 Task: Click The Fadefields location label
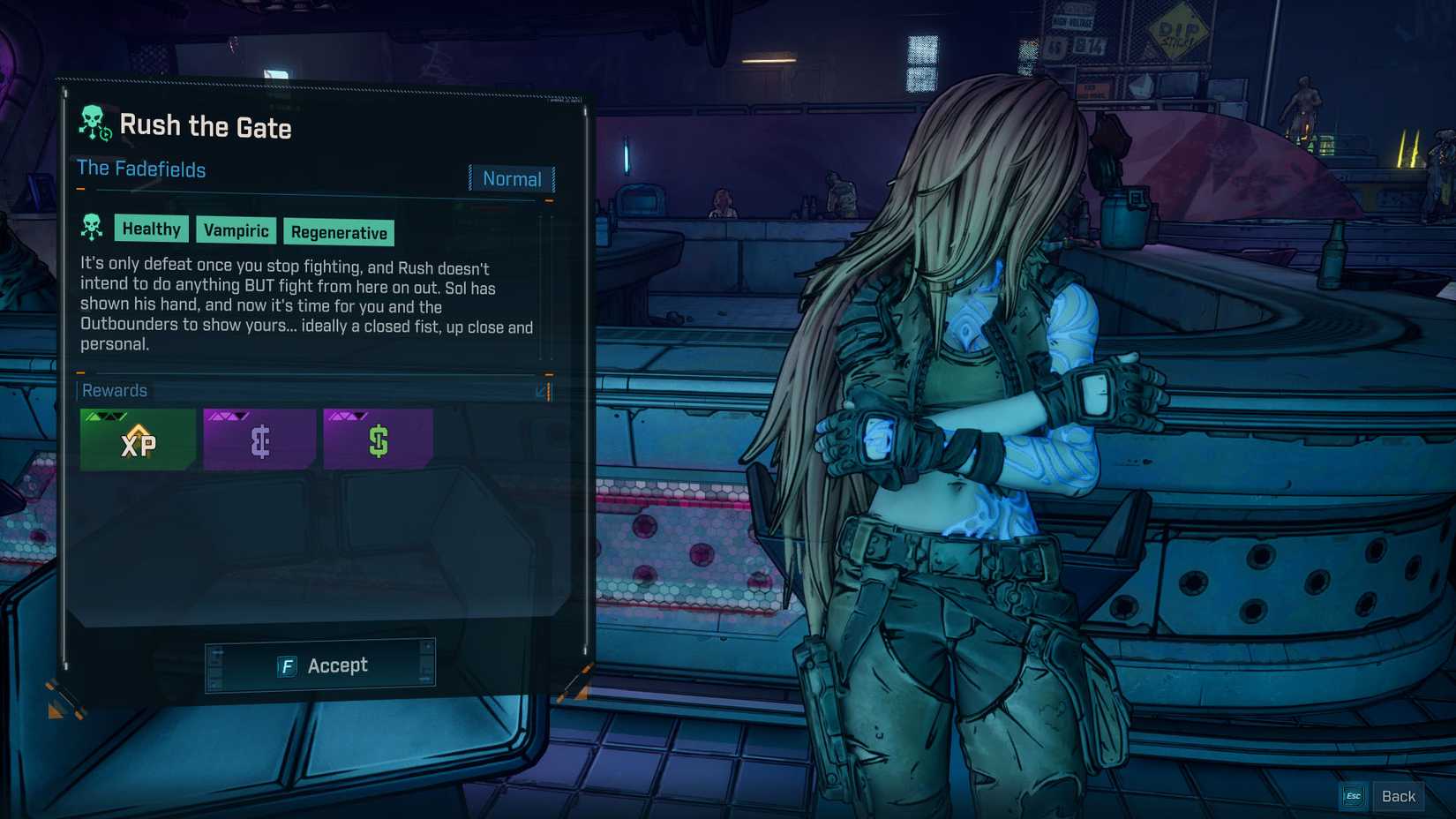click(141, 169)
